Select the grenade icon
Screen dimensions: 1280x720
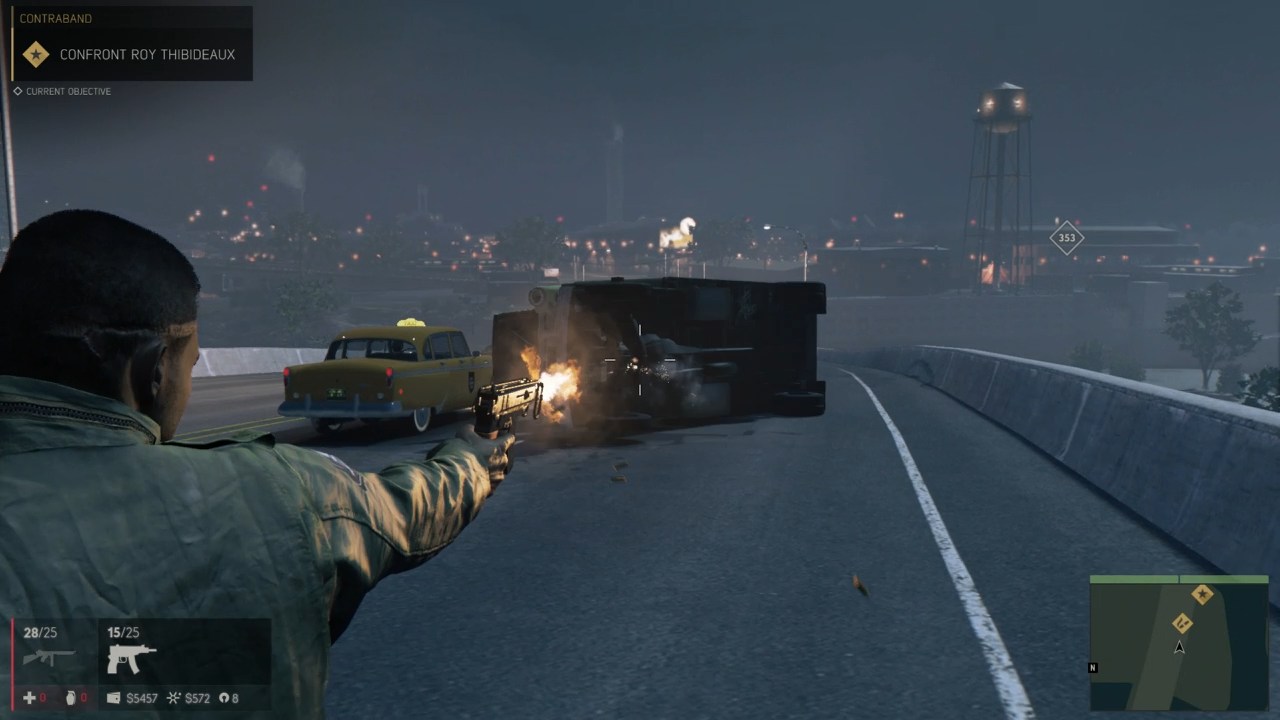71,698
